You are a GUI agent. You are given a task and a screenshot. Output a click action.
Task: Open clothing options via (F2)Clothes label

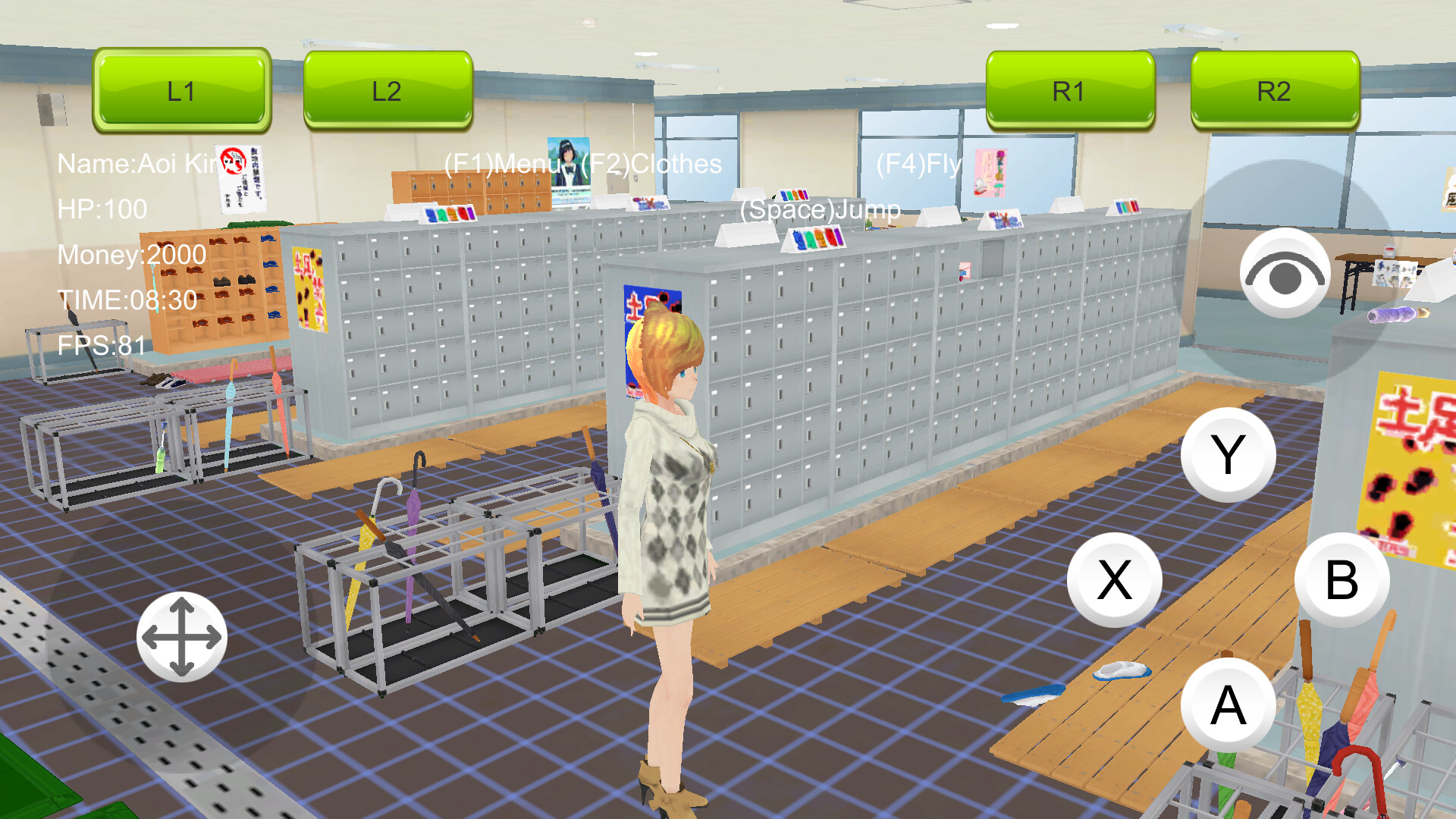pyautogui.click(x=648, y=163)
